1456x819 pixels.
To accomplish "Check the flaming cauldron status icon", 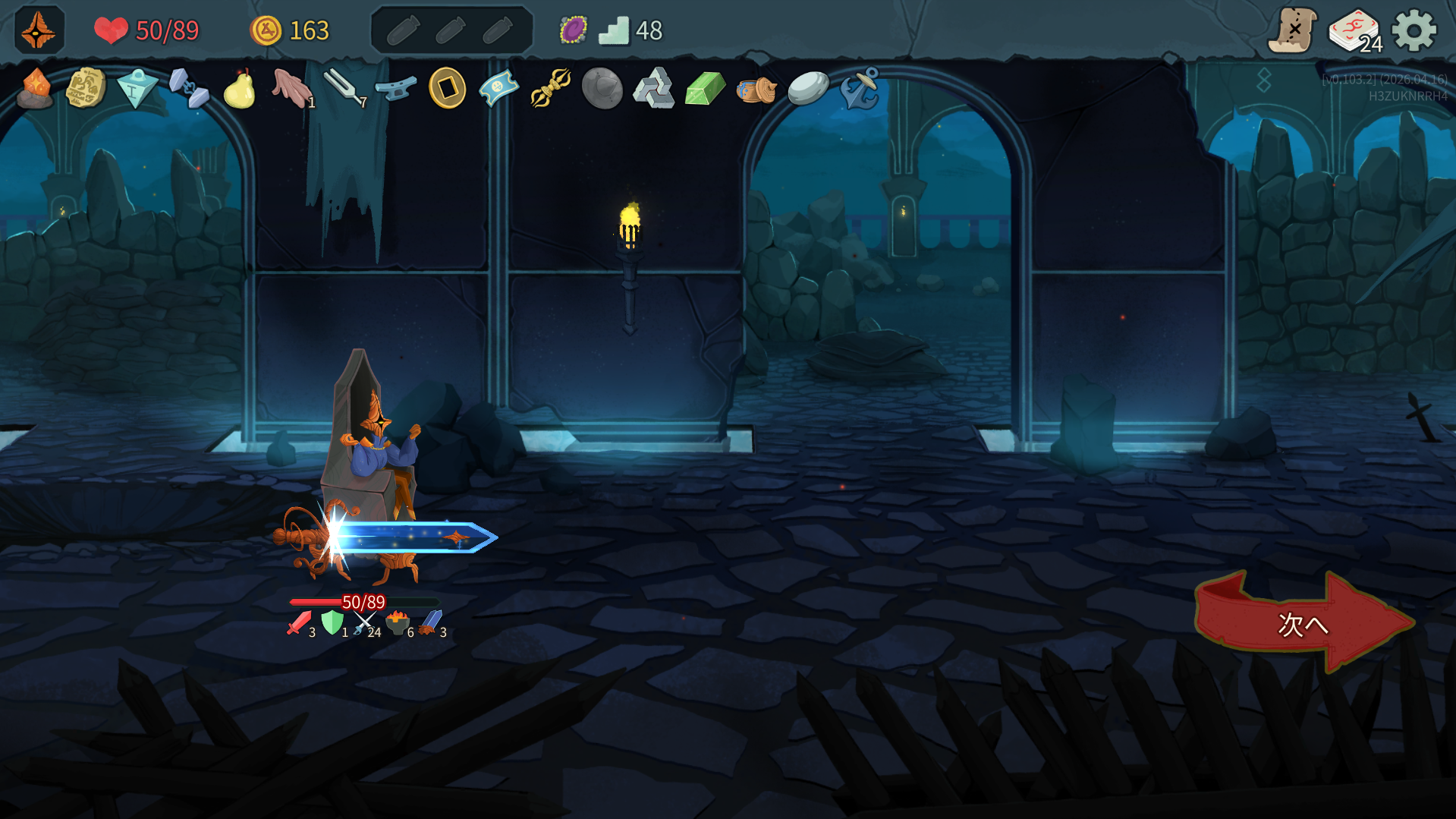I will [398, 623].
